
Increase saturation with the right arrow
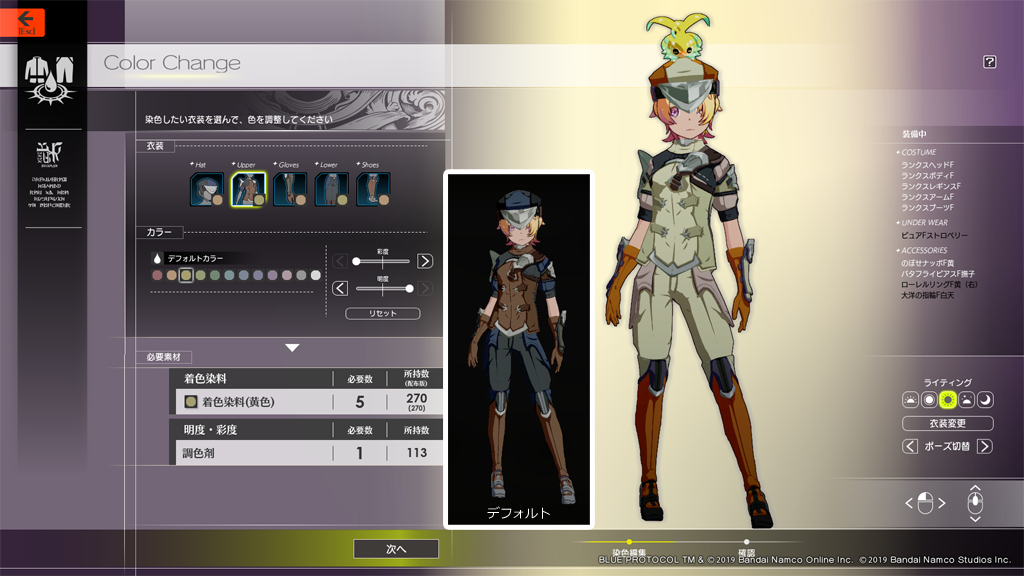point(425,261)
